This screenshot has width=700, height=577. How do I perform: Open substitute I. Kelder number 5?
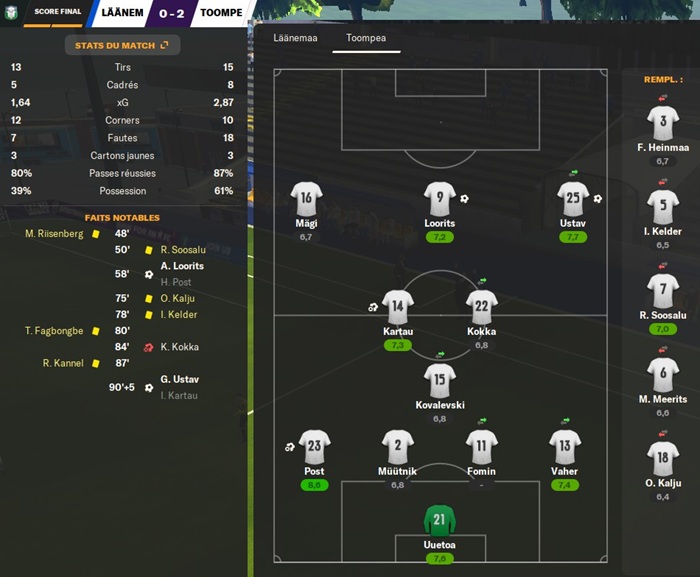point(663,209)
